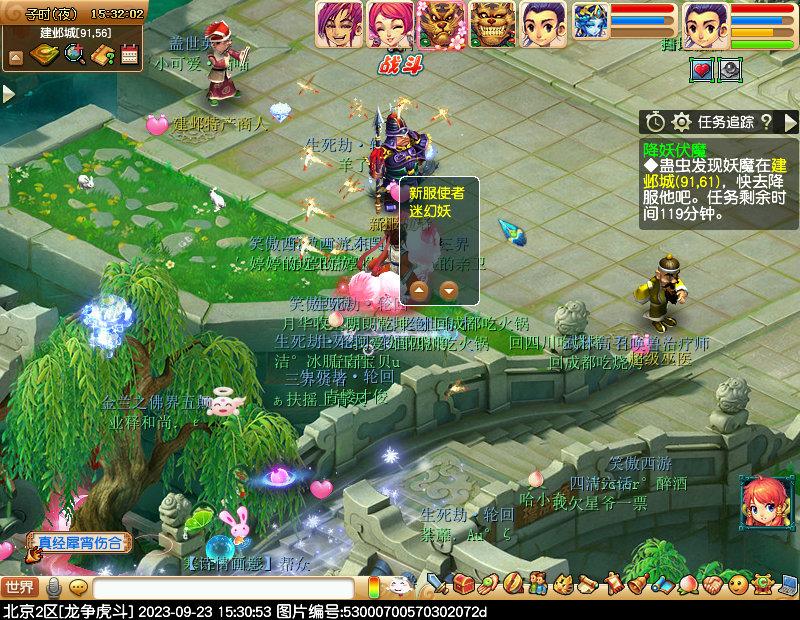Click the quest tracker stopwatch icon
This screenshot has width=800, height=620.
655,122
